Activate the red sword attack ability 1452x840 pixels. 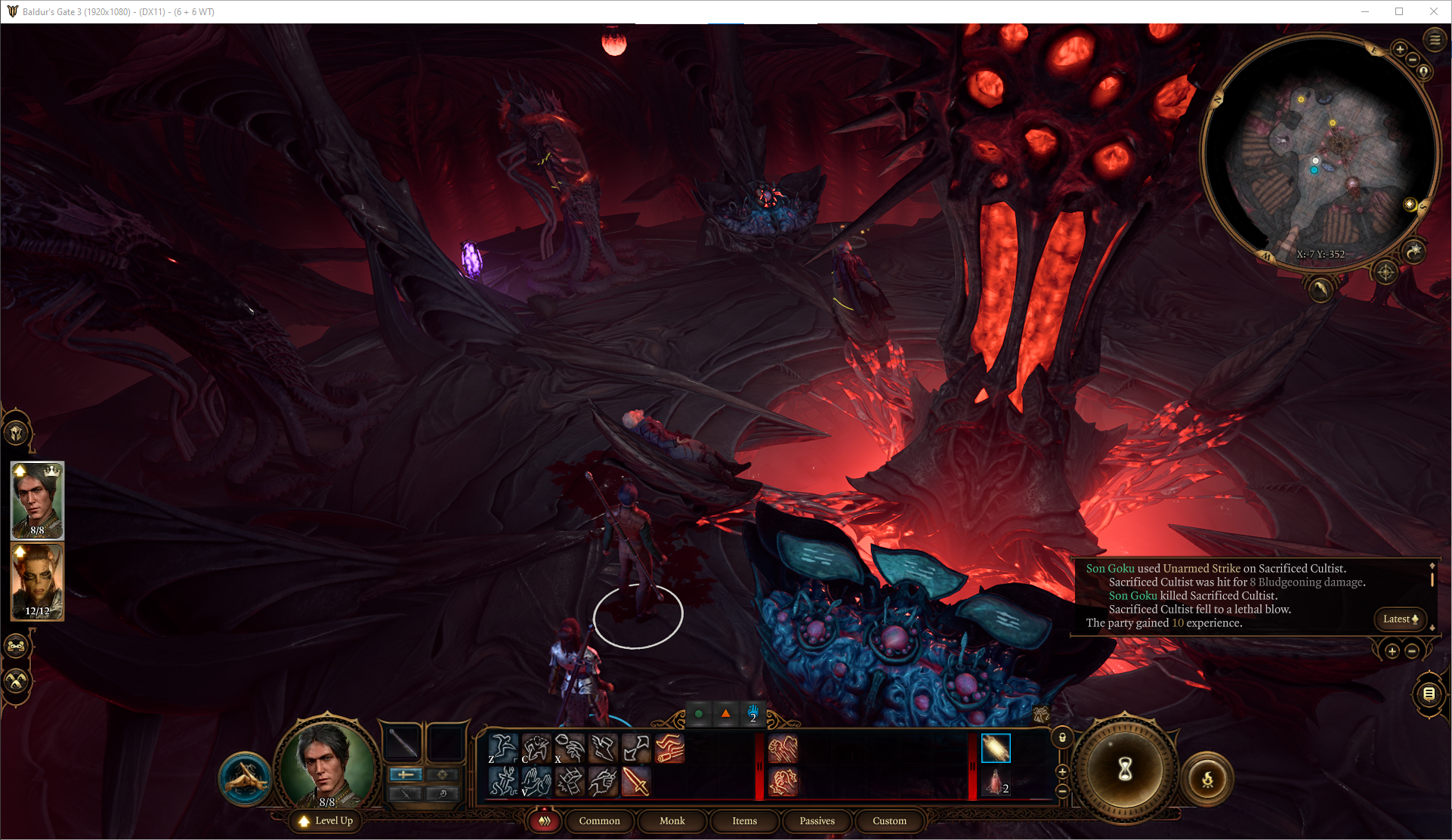click(x=635, y=781)
